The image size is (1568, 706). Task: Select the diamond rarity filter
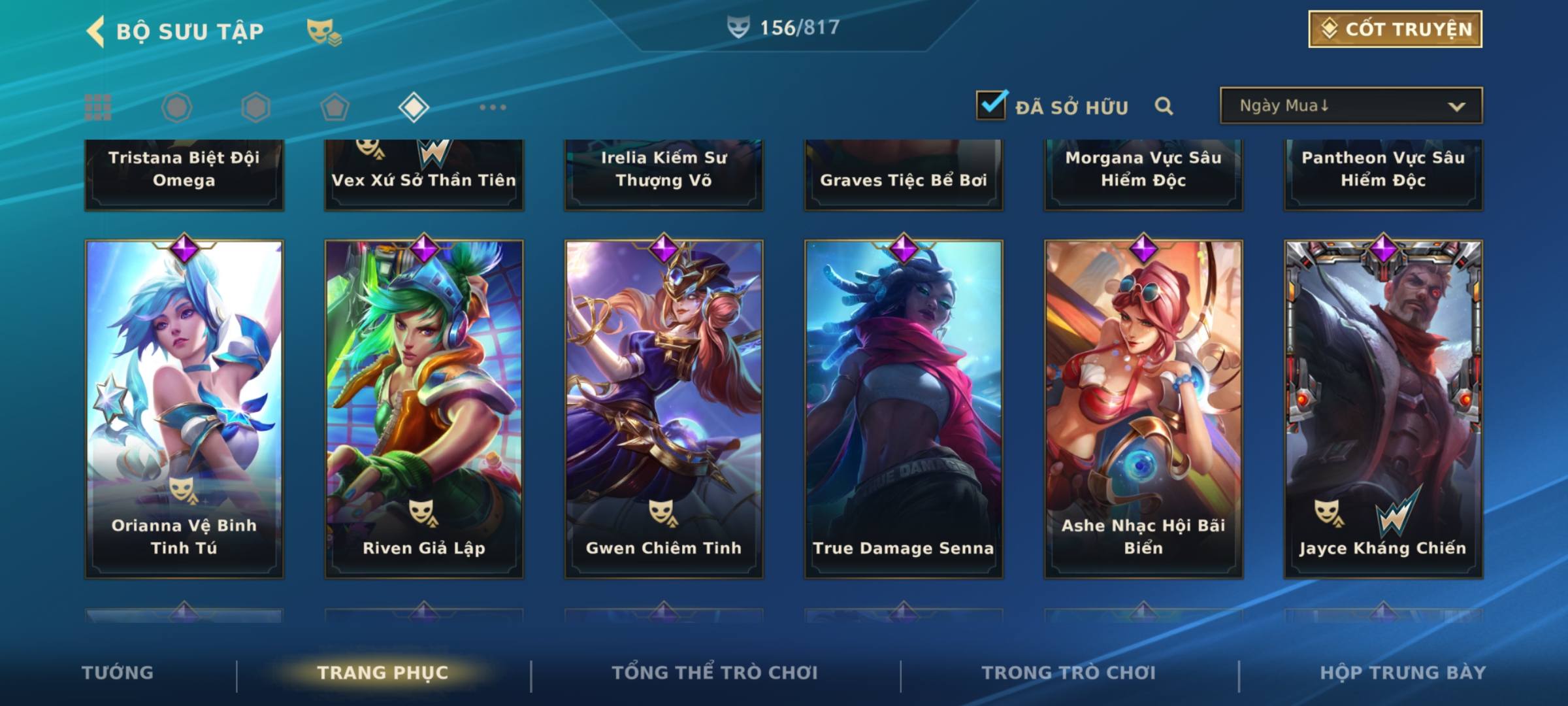point(414,107)
